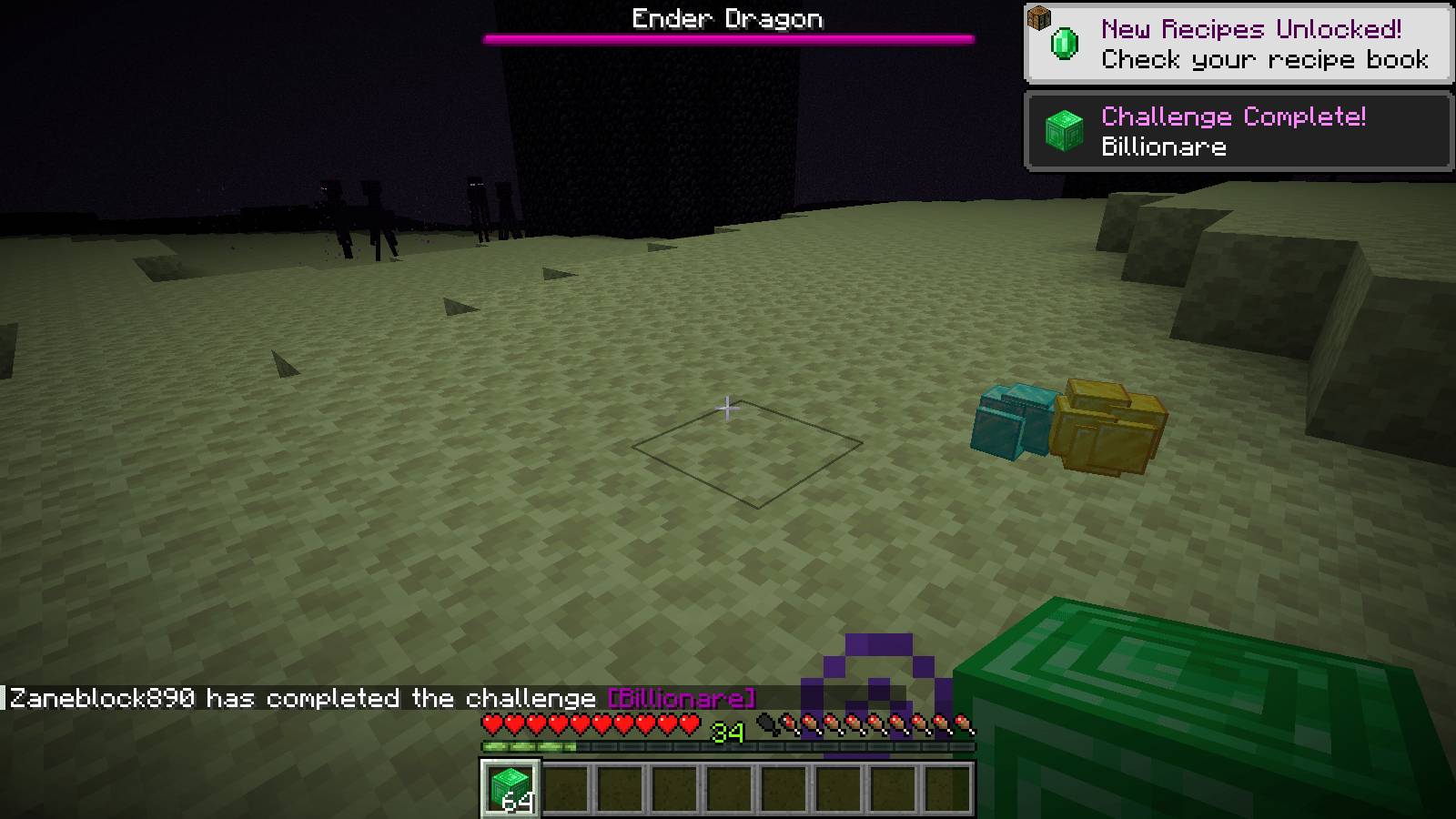Select the last empty hotbar slot
This screenshot has width=1456, height=819.
(x=949, y=790)
